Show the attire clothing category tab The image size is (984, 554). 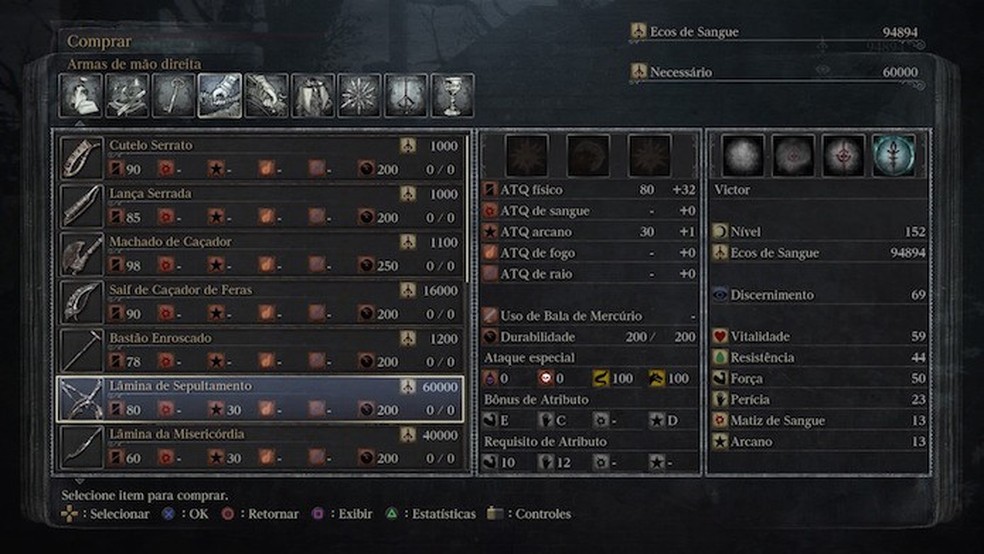click(313, 96)
